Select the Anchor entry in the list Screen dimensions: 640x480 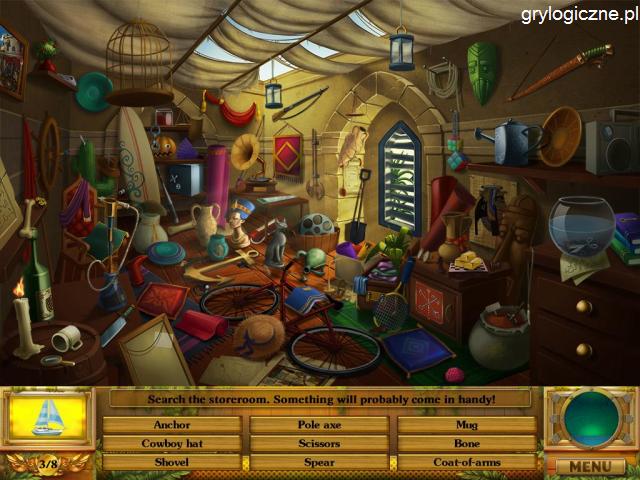[x=172, y=425]
